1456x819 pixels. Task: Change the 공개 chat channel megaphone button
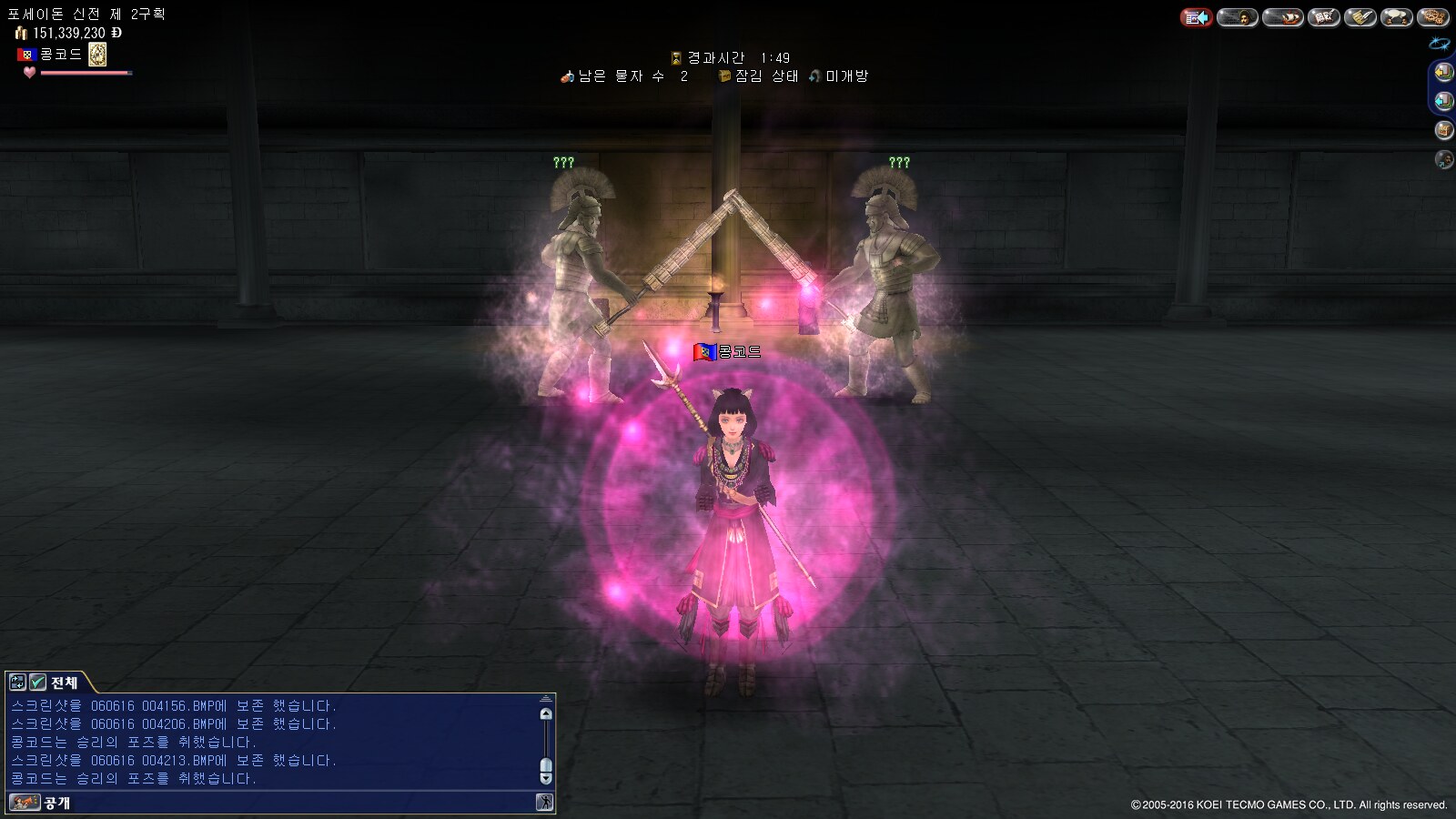(x=25, y=803)
